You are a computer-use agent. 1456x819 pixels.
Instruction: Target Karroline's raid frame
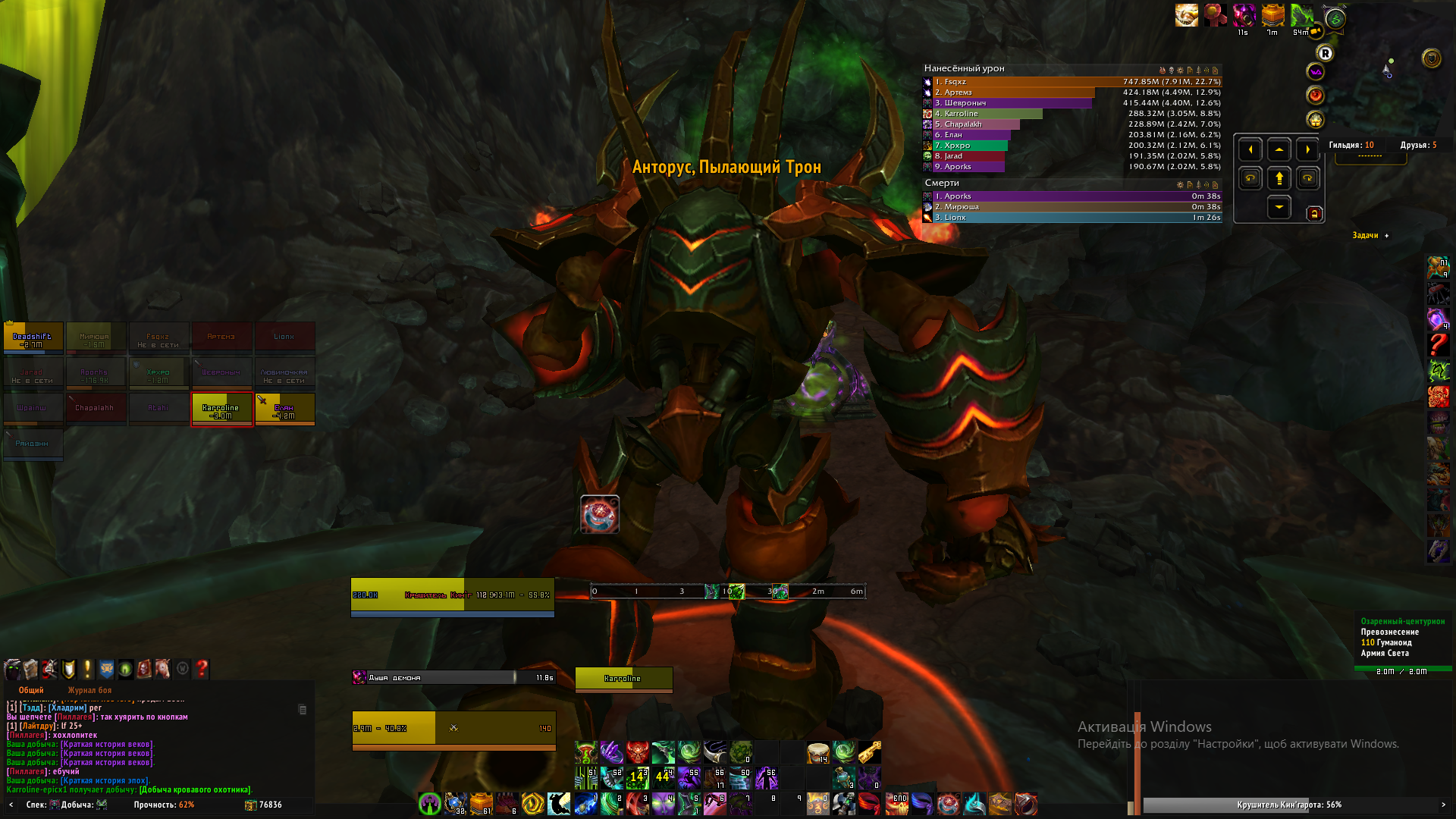click(221, 409)
